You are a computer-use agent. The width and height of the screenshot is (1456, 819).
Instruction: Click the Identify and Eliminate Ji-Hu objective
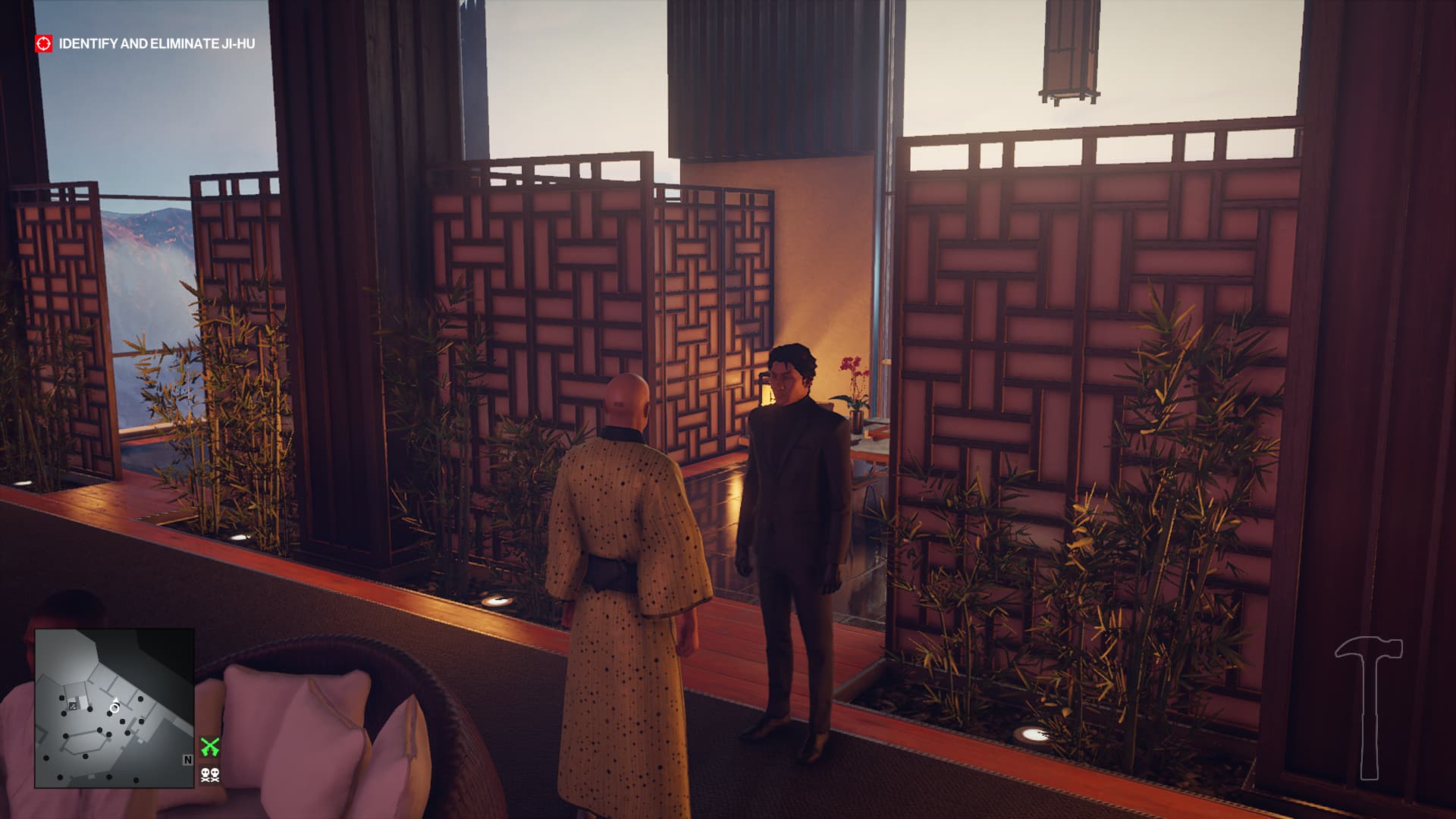[x=157, y=44]
